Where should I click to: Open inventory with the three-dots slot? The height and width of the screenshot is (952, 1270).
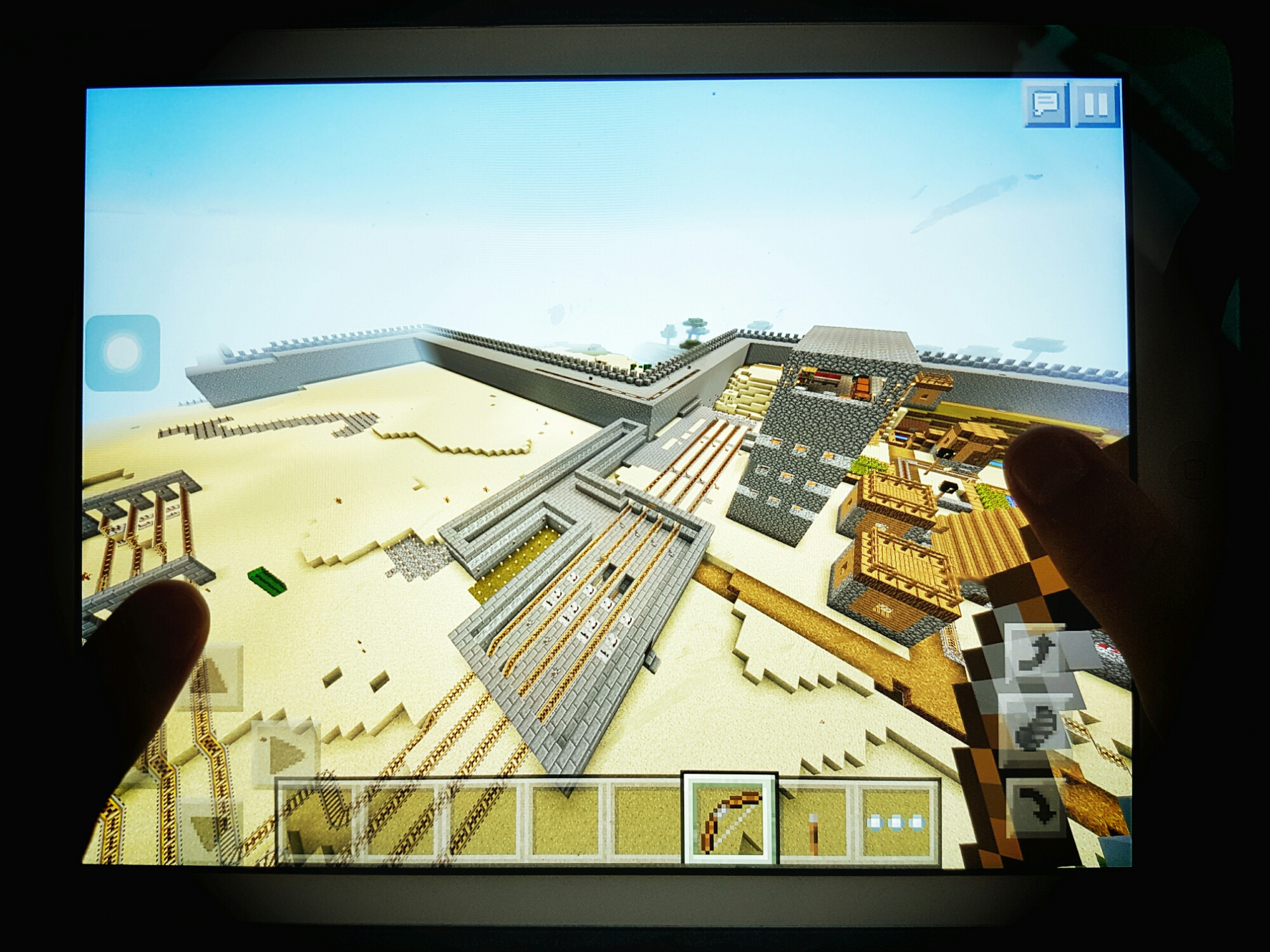[897, 822]
